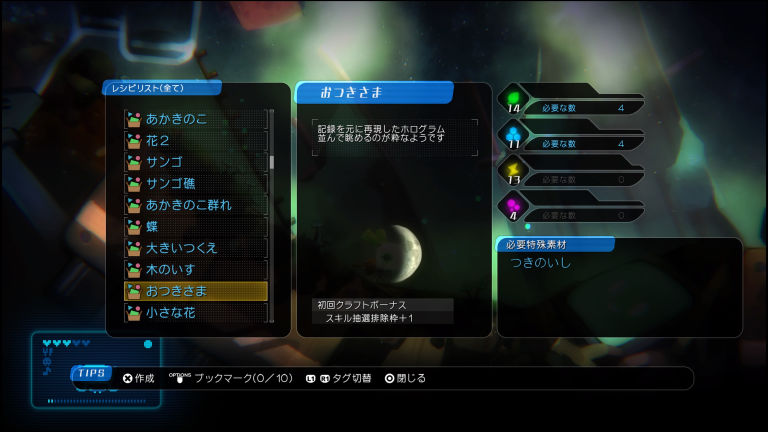768x432 pixels.
Task: Select the あかきのこ群れ recipe
Action: click(195, 205)
